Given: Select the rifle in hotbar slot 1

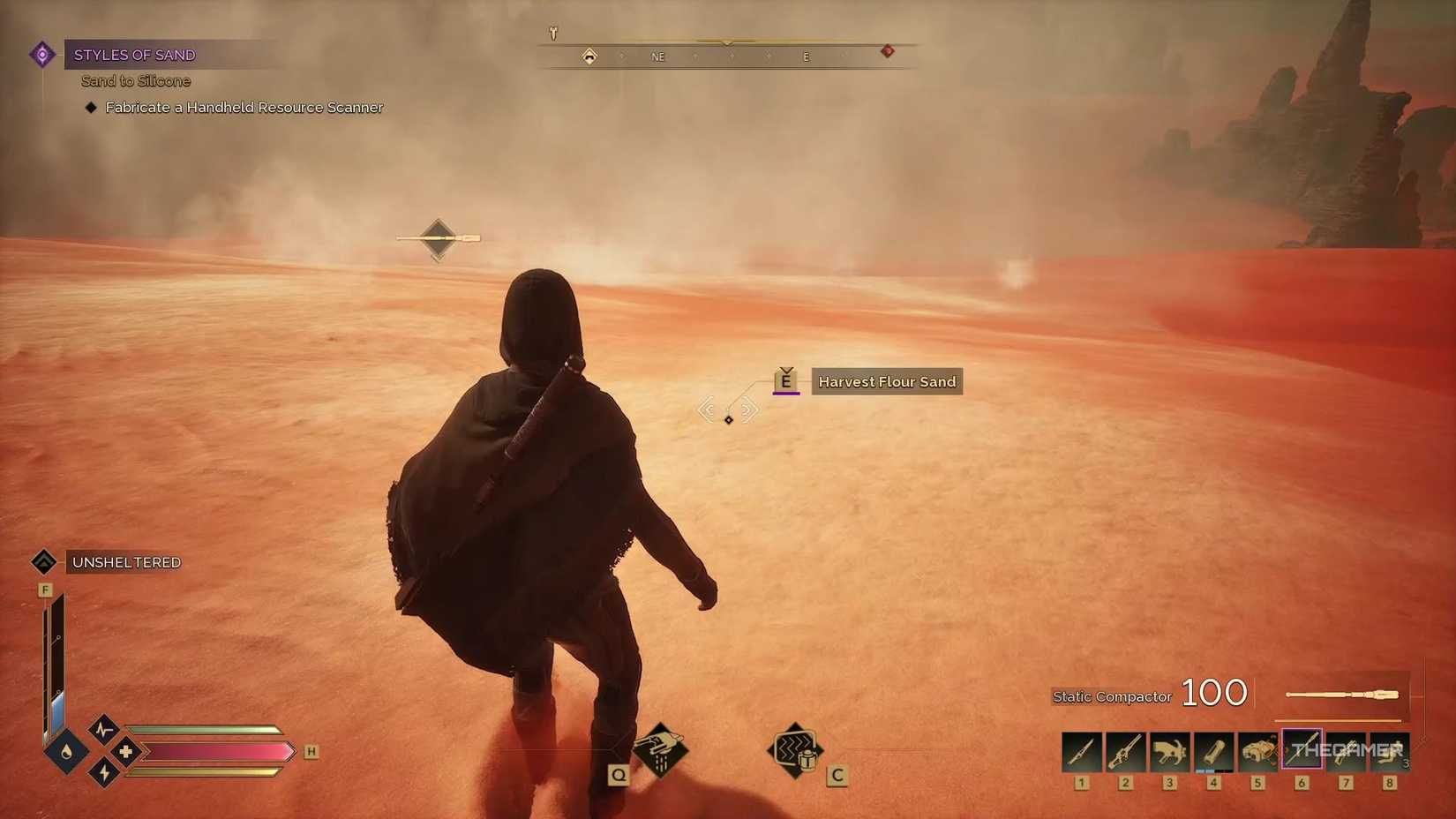Looking at the screenshot, I should coord(1081,751).
